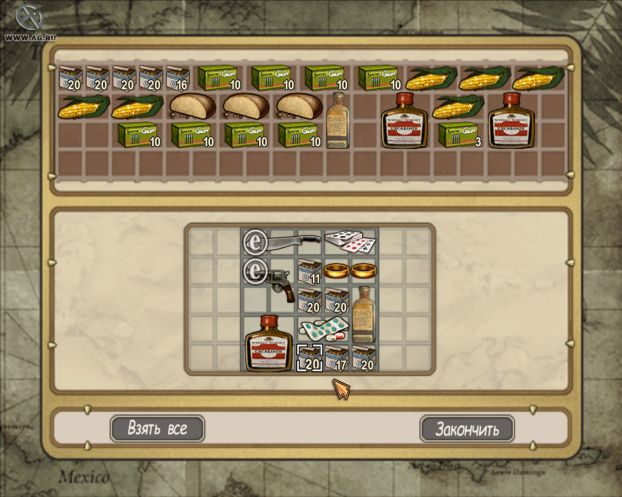Choose the ammo box with 17 rounds
622x497 pixels.
[336, 357]
